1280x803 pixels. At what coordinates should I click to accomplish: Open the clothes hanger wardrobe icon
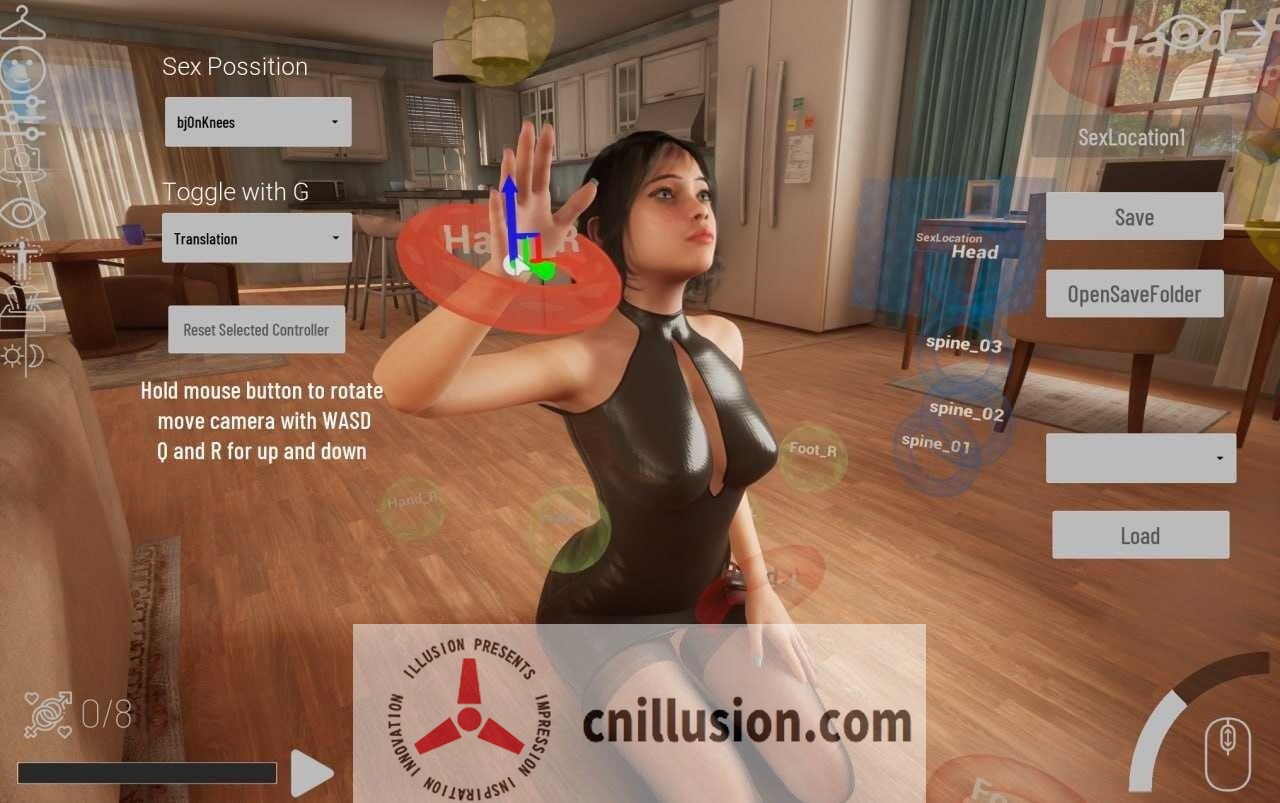point(22,22)
